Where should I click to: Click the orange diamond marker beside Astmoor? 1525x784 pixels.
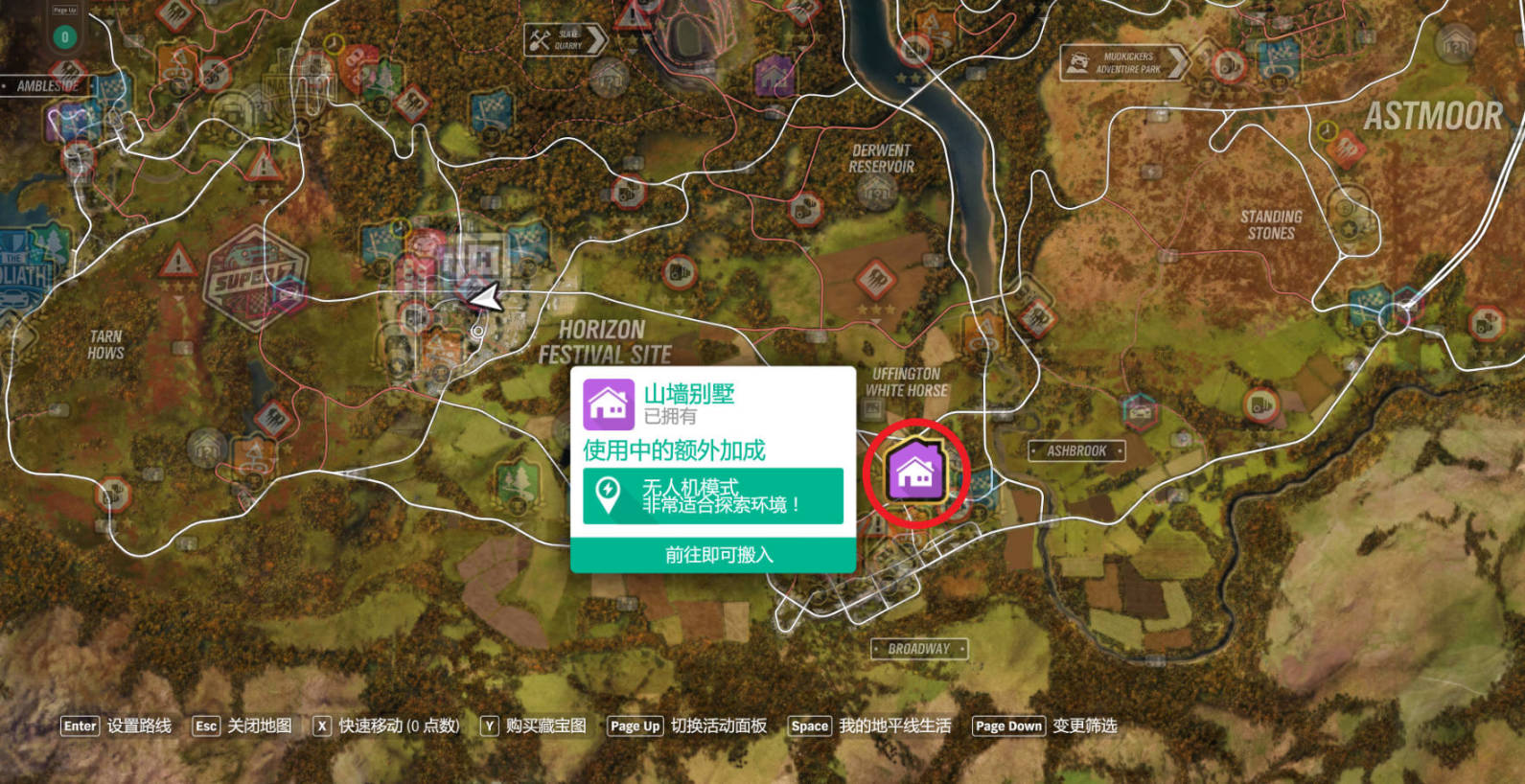click(x=1345, y=149)
